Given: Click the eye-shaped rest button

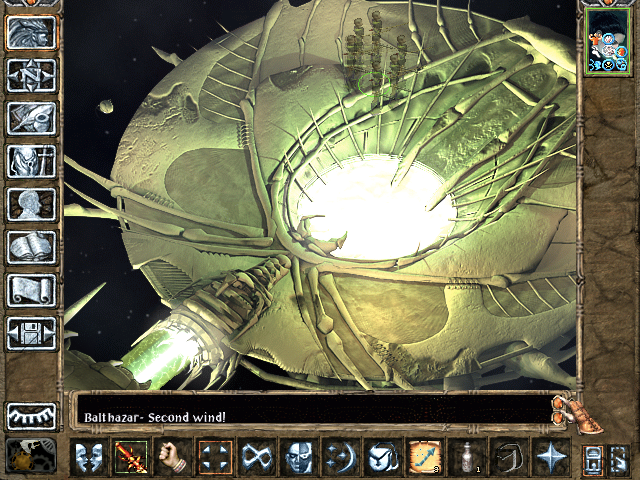Looking at the screenshot, I should [x=32, y=416].
